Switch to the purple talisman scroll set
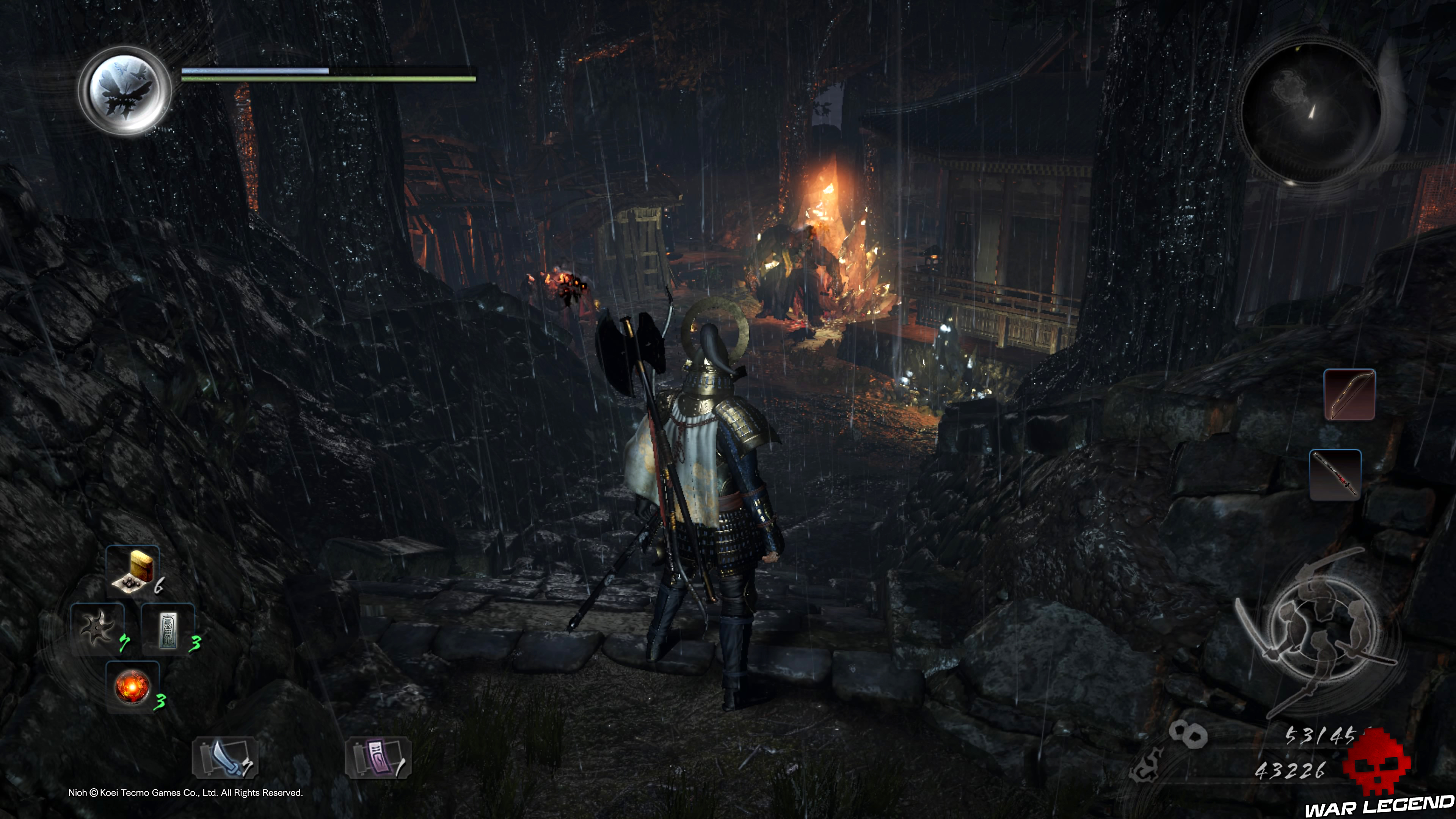Image resolution: width=1456 pixels, height=819 pixels. pos(378,758)
